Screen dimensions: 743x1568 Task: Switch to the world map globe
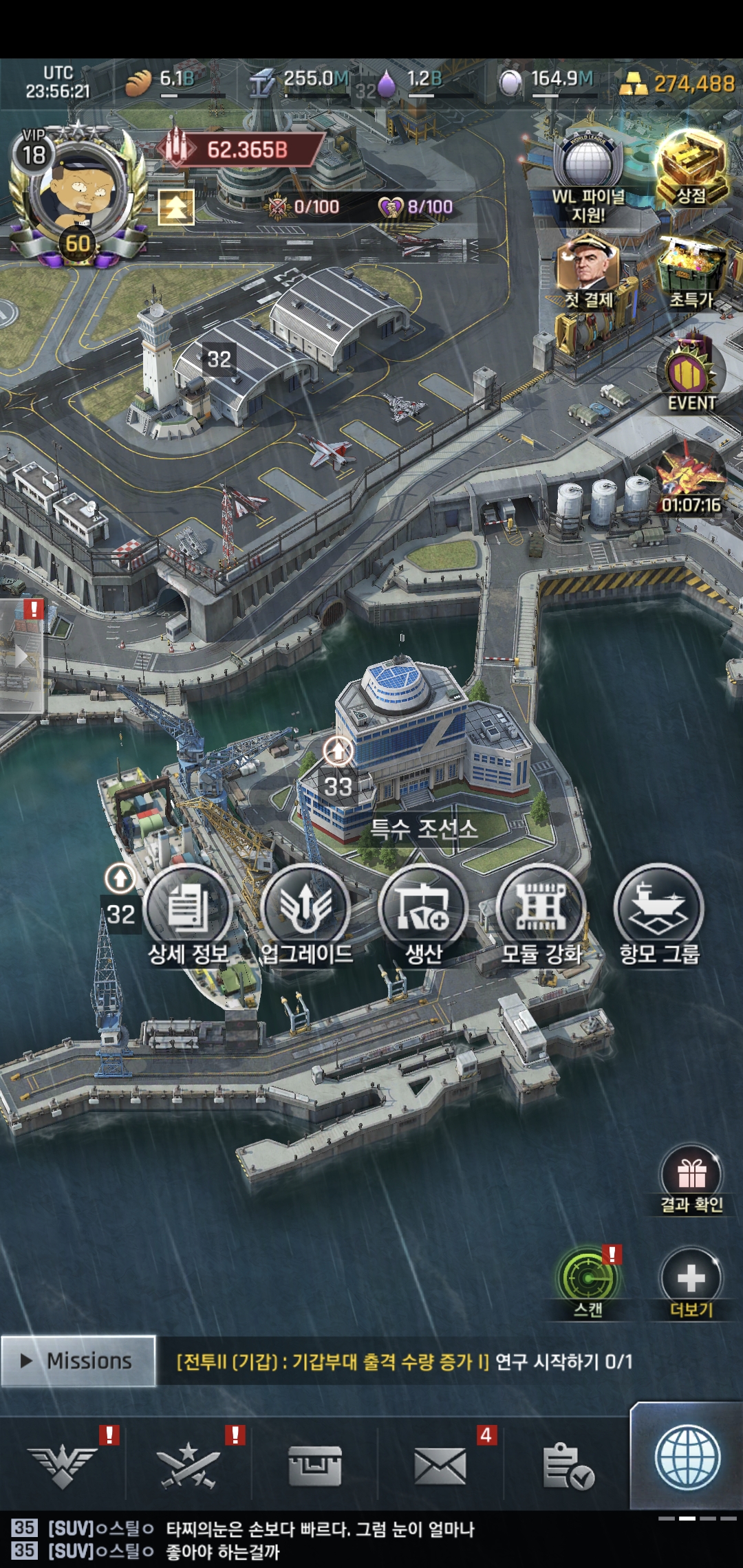687,1458
